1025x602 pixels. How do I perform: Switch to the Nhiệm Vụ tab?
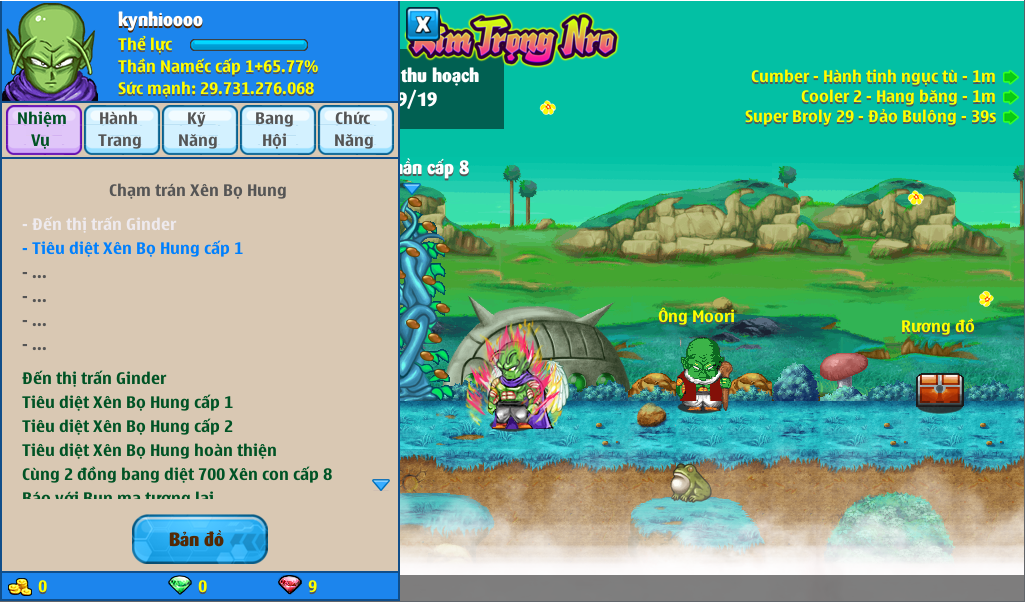click(x=43, y=130)
